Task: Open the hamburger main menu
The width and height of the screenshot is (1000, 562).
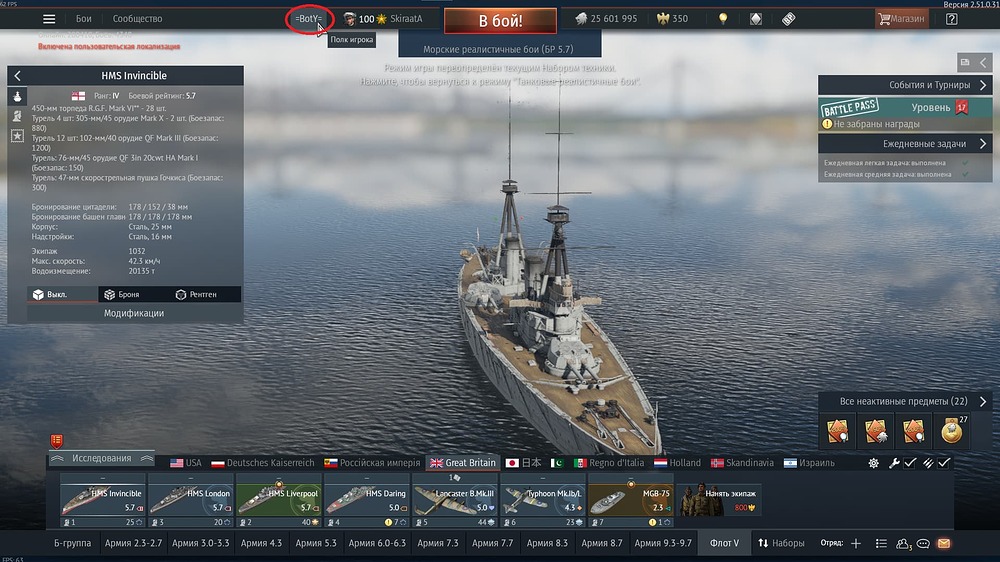Action: coord(49,19)
